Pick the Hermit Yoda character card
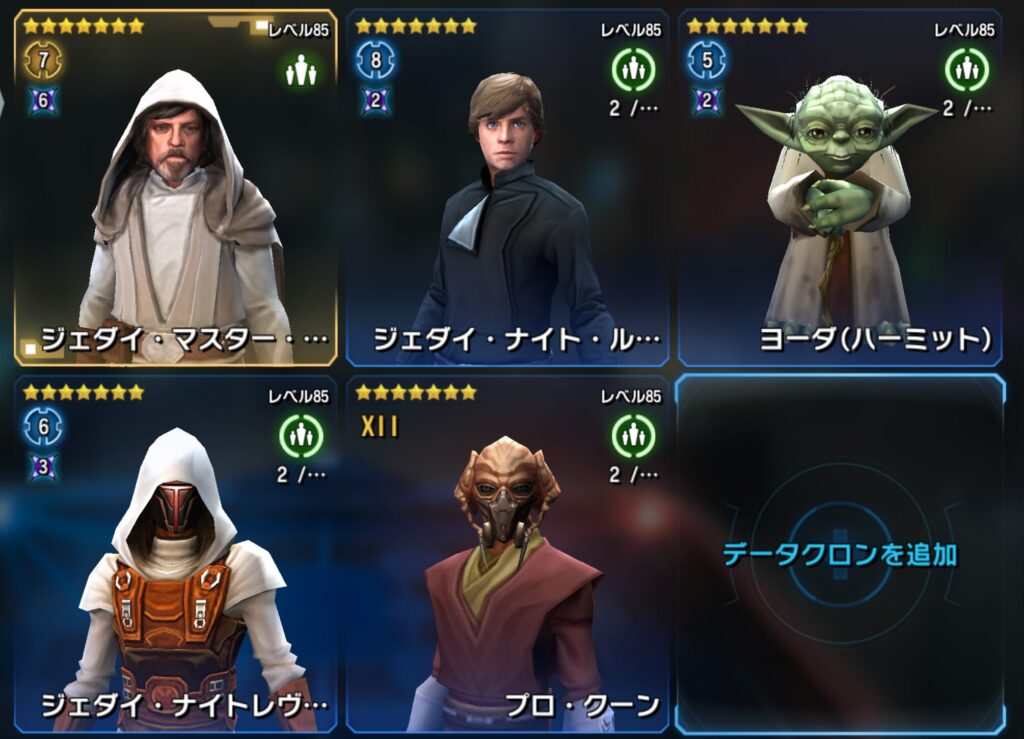 tap(840, 190)
